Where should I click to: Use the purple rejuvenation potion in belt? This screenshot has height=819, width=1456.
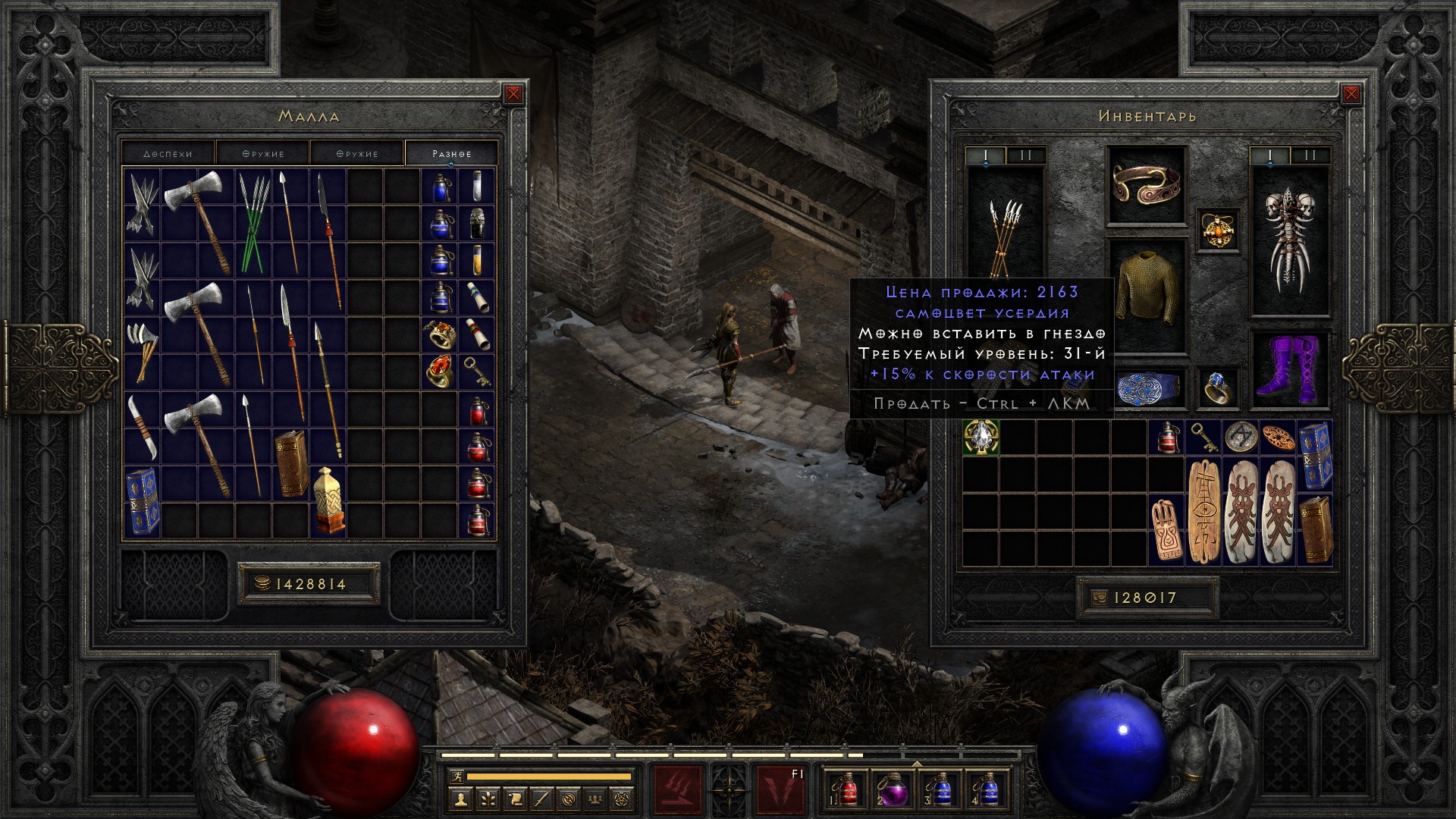[x=894, y=791]
